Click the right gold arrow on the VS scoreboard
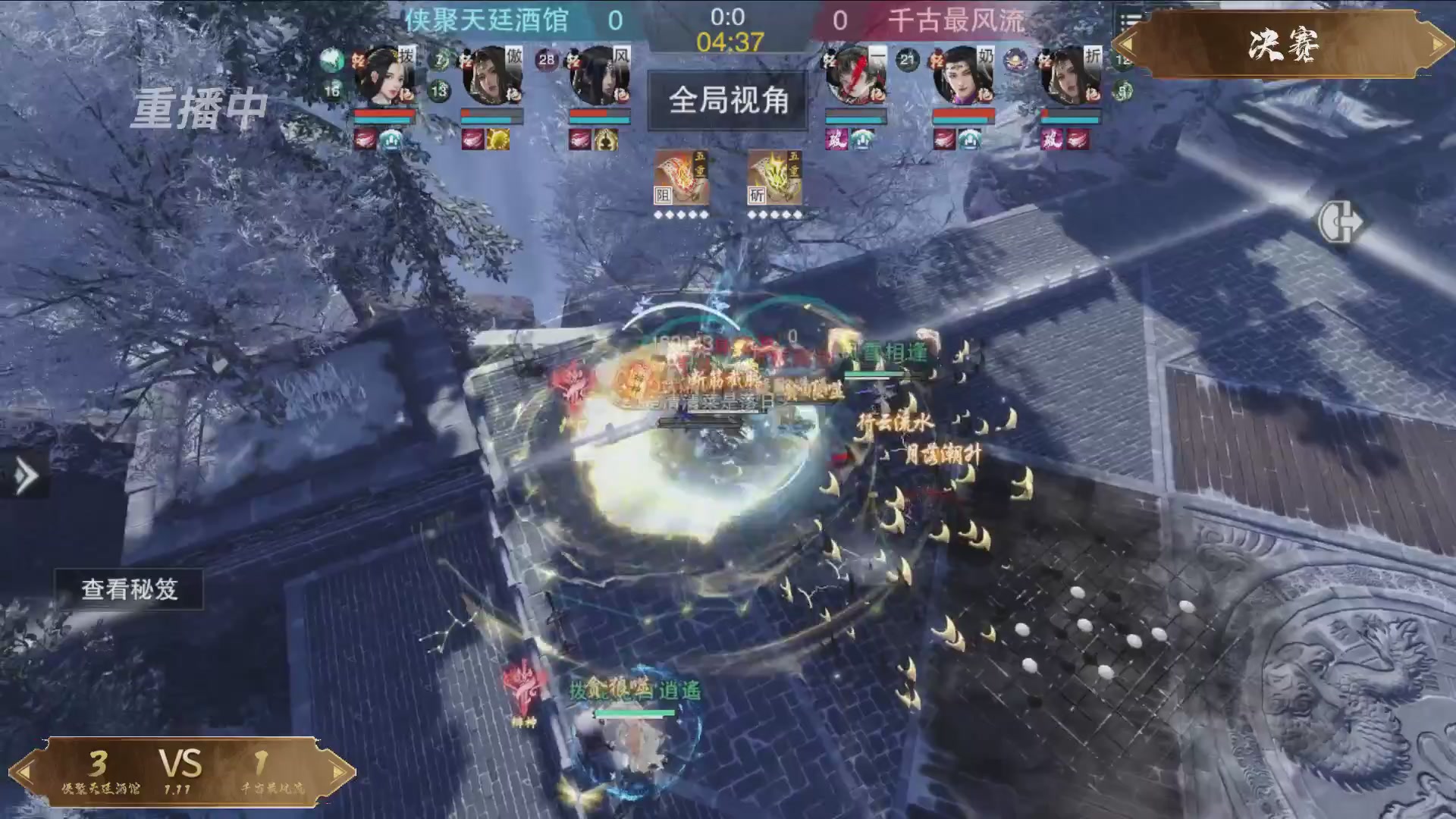This screenshot has width=1456, height=819. click(336, 767)
